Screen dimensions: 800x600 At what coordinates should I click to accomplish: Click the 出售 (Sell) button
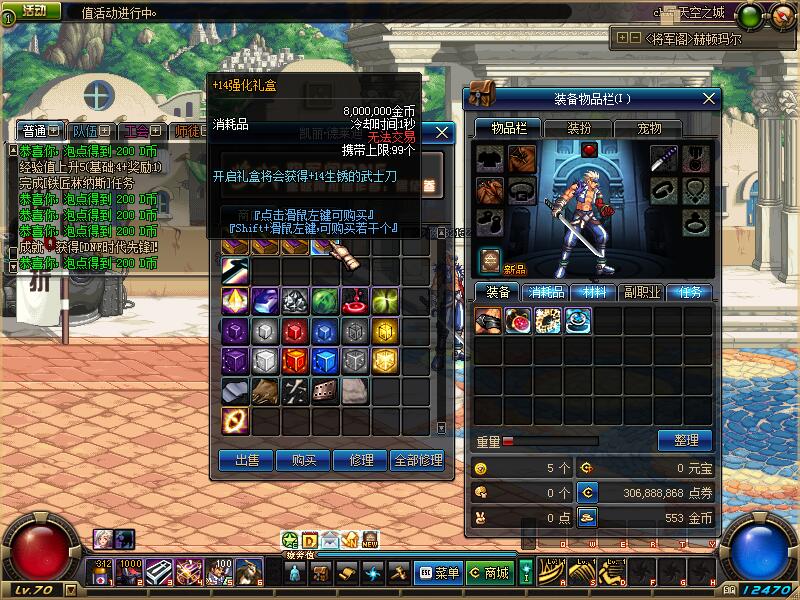coord(246,460)
